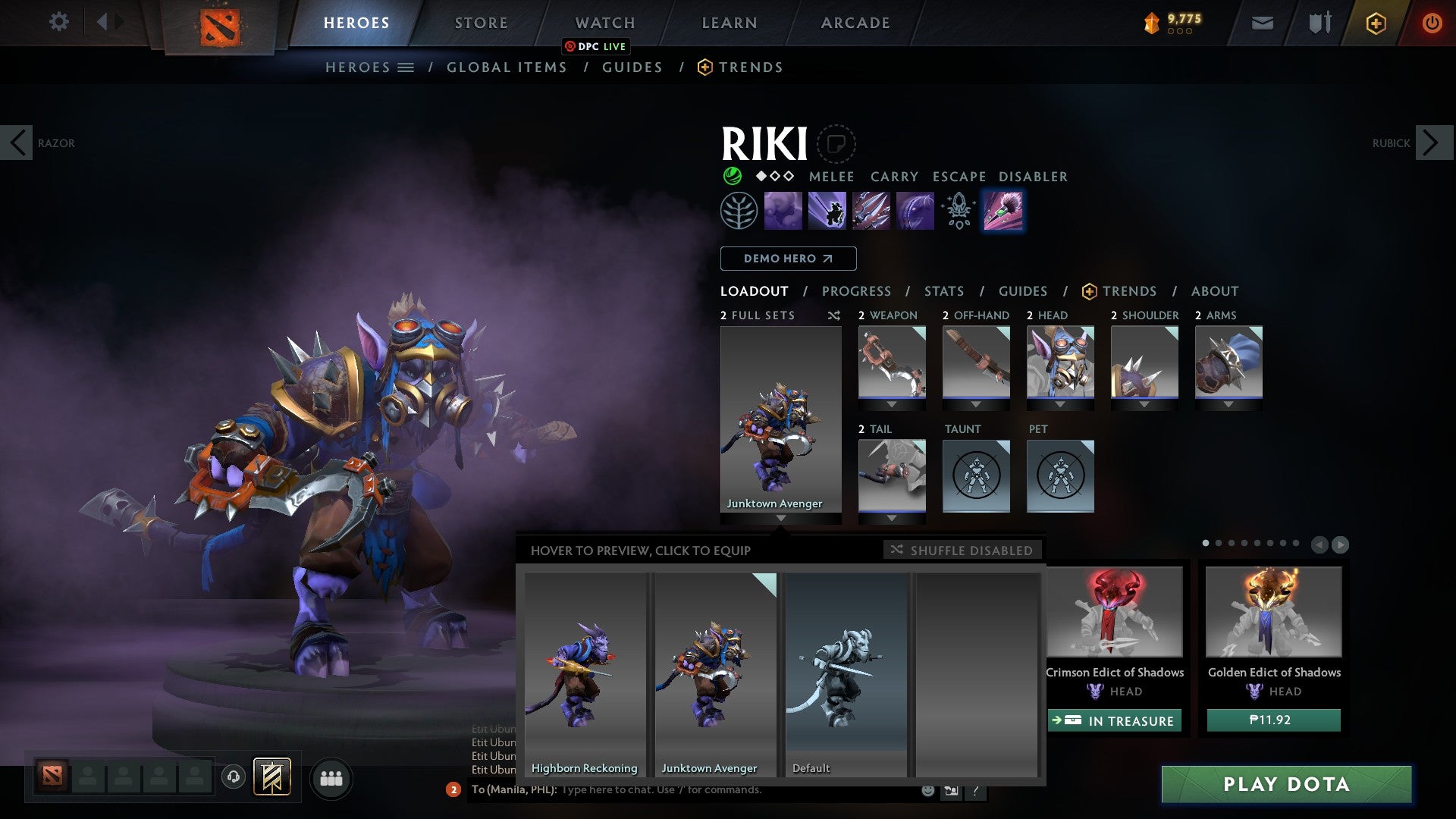This screenshot has height=819, width=1456.
Task: Click the Play Dota button
Action: point(1286,784)
